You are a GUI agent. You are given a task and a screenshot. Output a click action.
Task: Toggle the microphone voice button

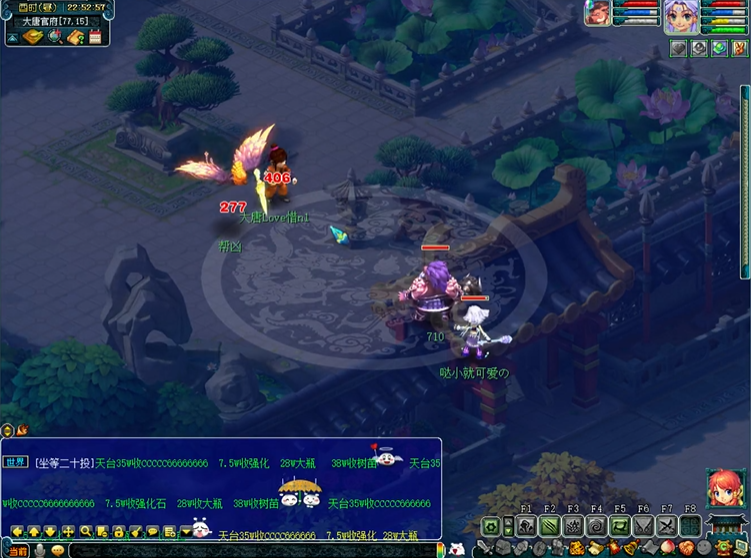[40, 550]
